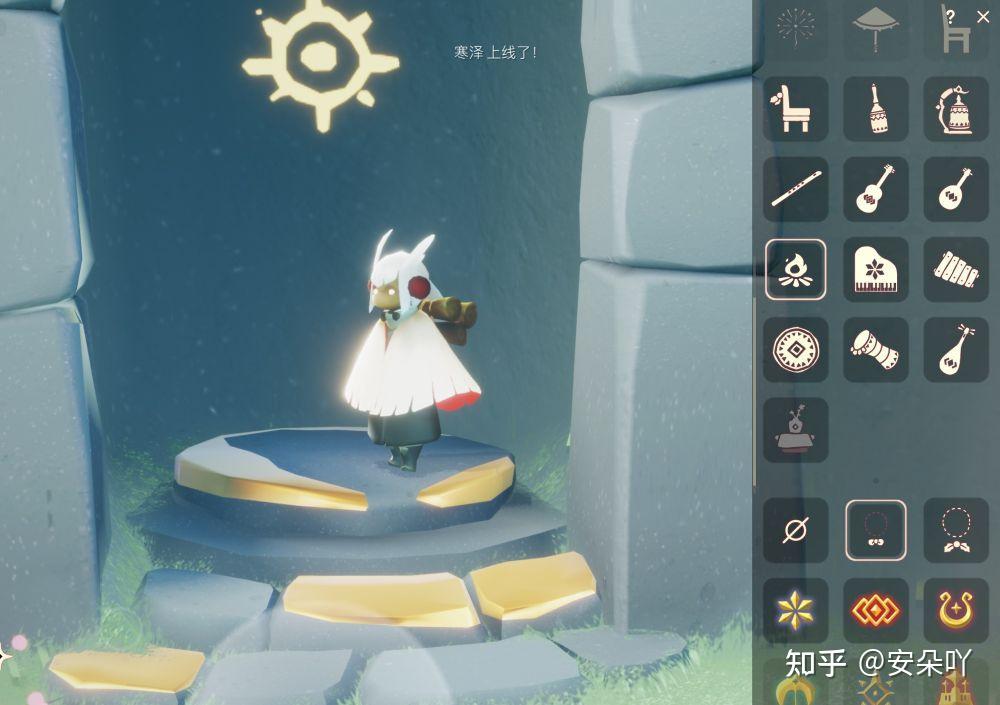Select the campfire prop
The width and height of the screenshot is (1000, 705).
796,269
